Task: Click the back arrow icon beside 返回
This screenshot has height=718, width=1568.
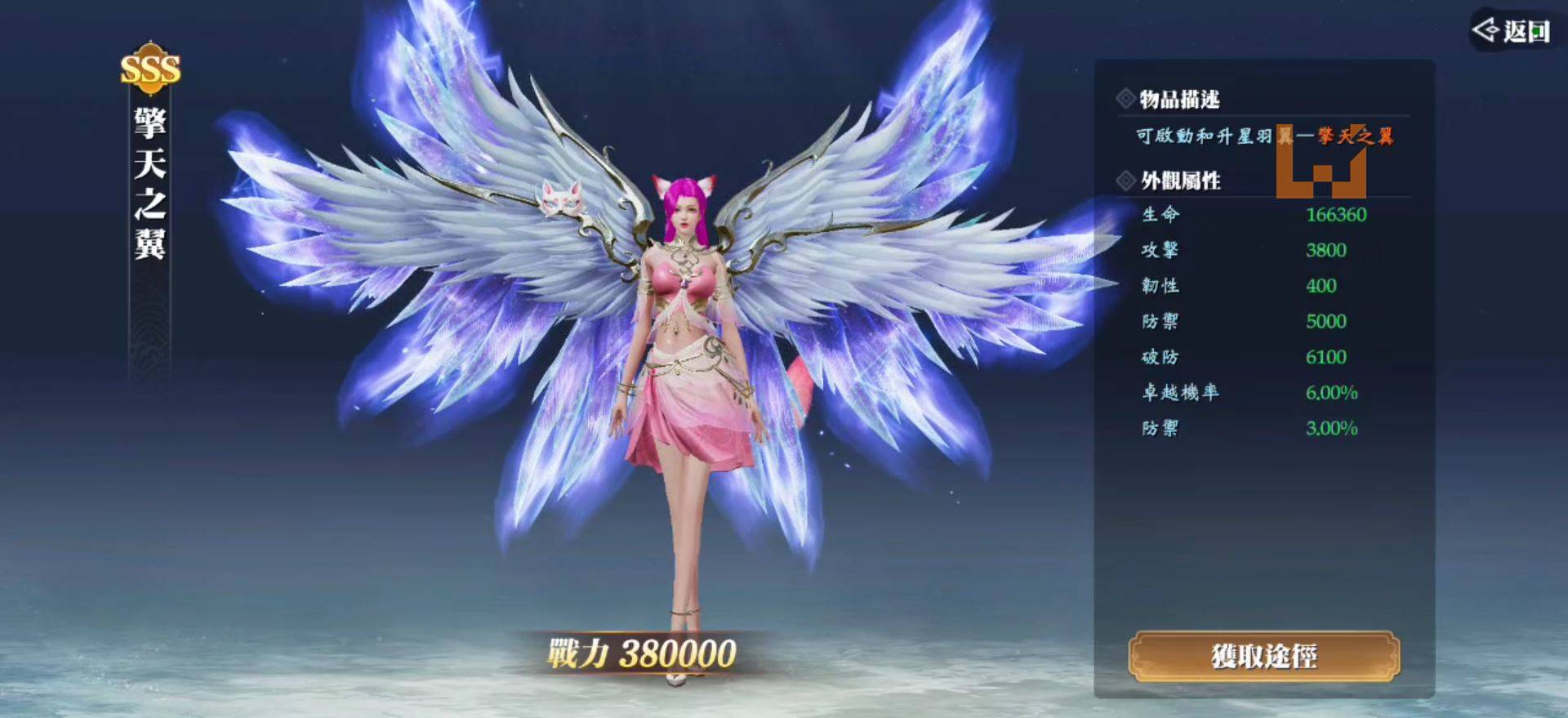Action: (1485, 29)
